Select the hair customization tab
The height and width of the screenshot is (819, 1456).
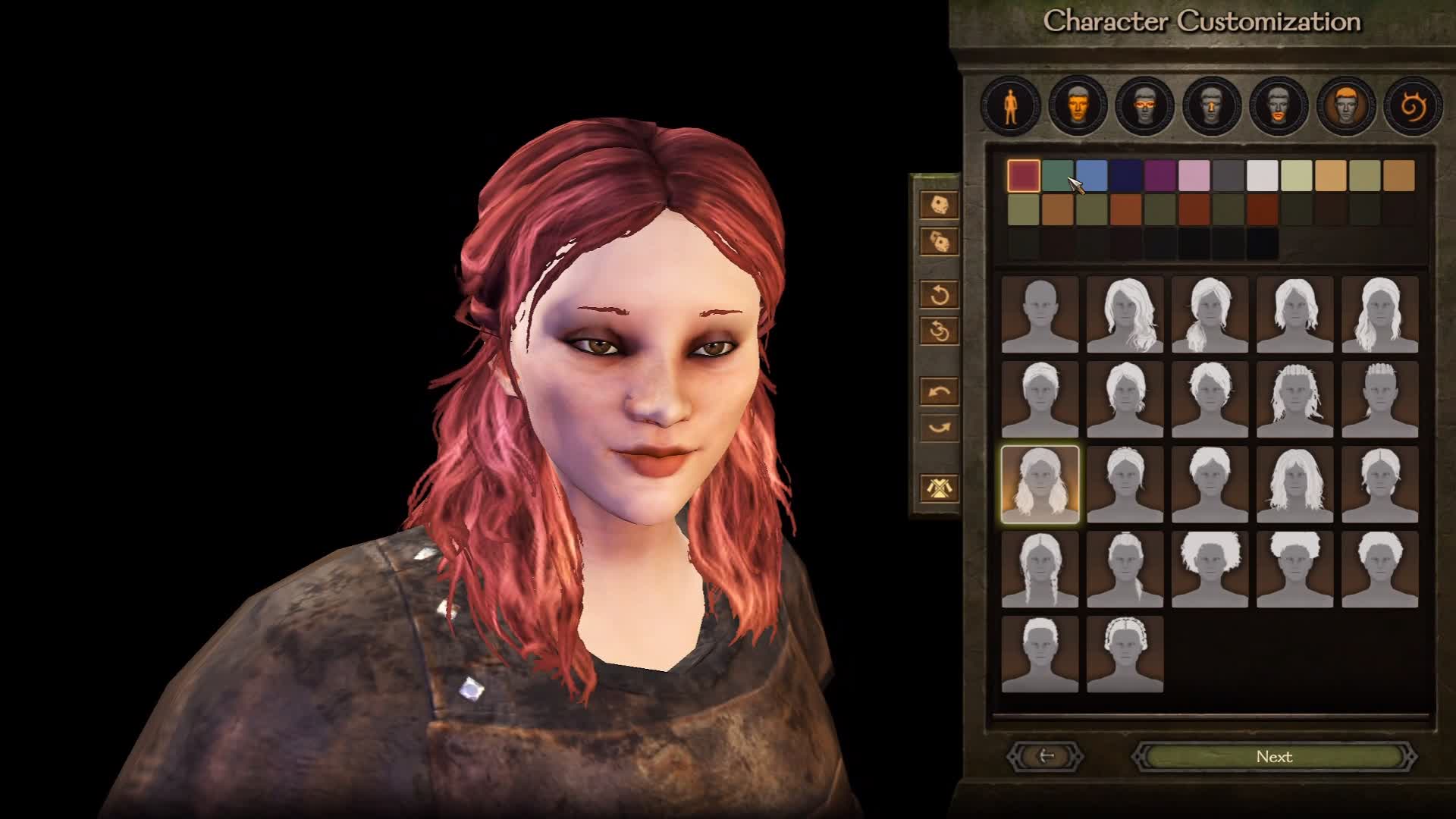[x=1345, y=106]
